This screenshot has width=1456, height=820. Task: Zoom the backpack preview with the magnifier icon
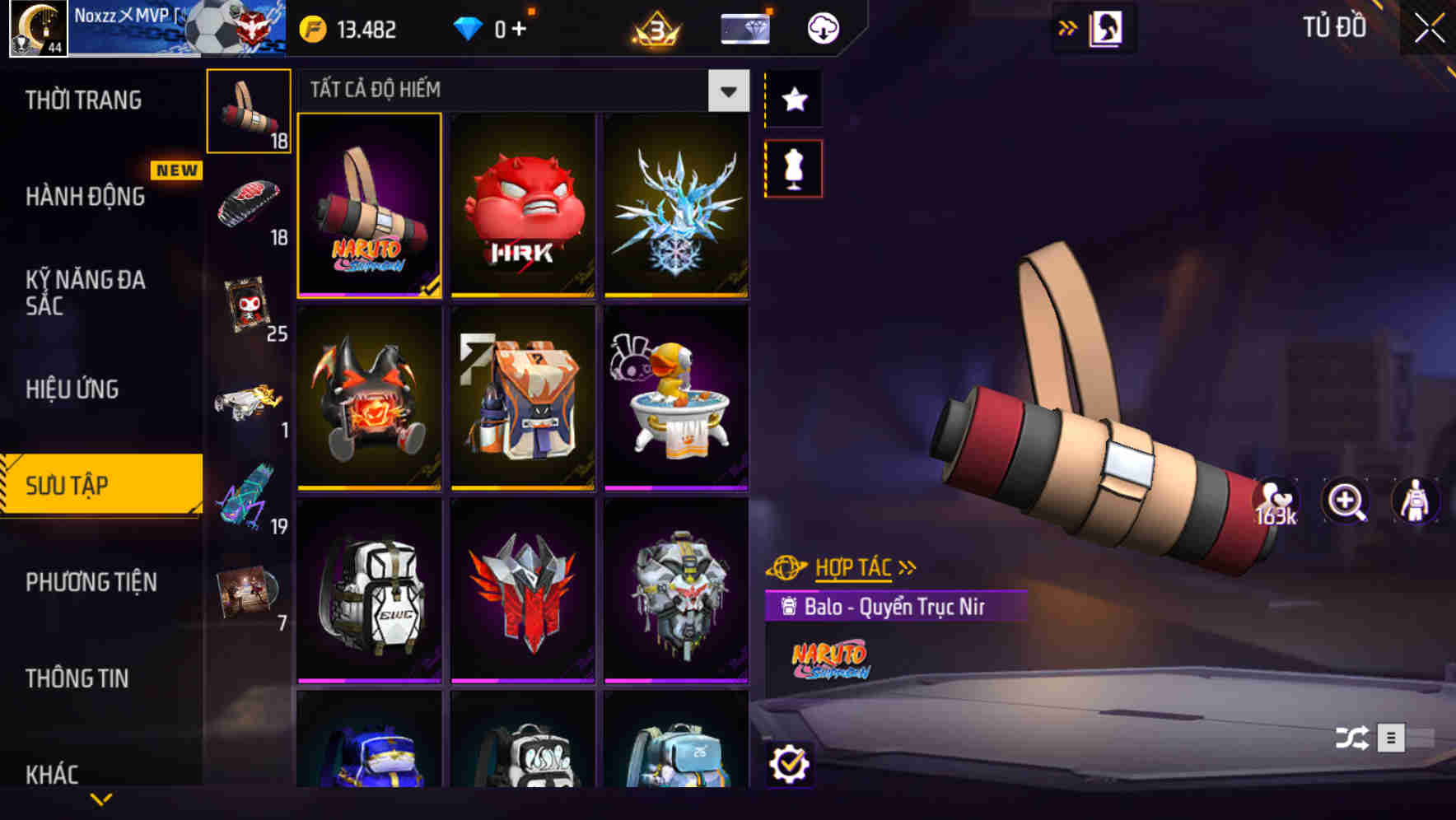coord(1346,501)
